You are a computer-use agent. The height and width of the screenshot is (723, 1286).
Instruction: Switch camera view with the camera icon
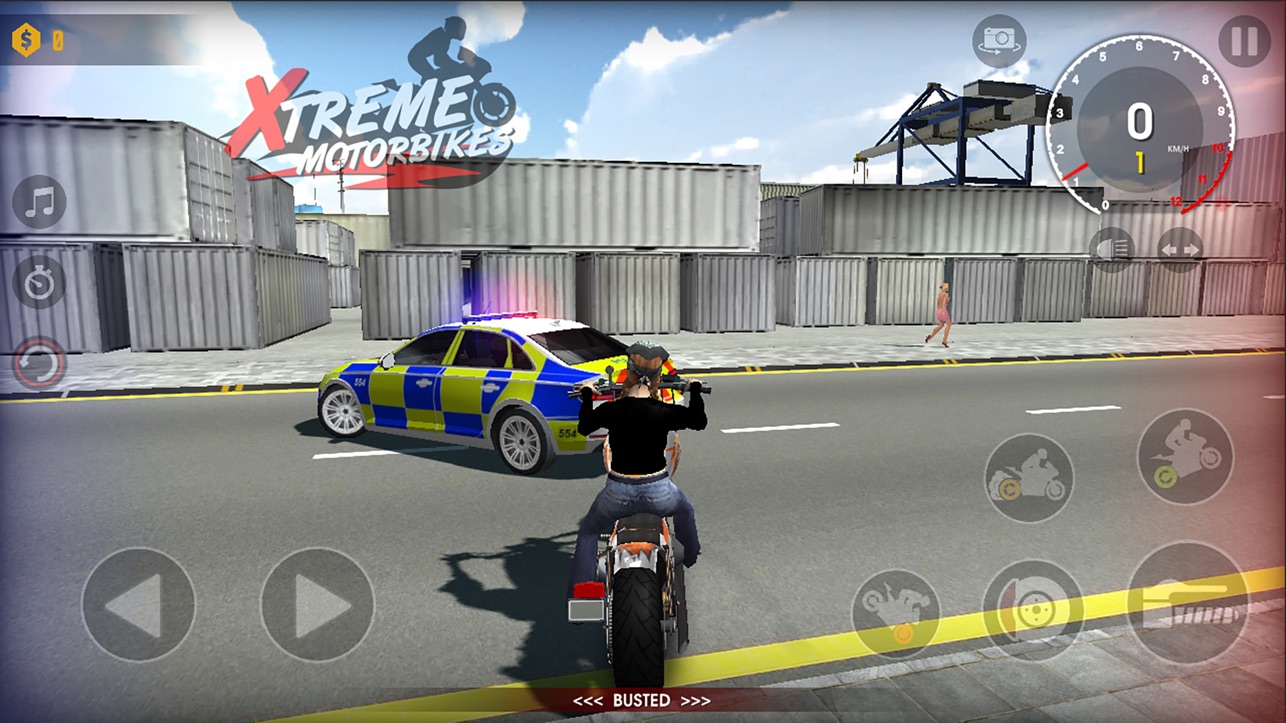pos(997,38)
